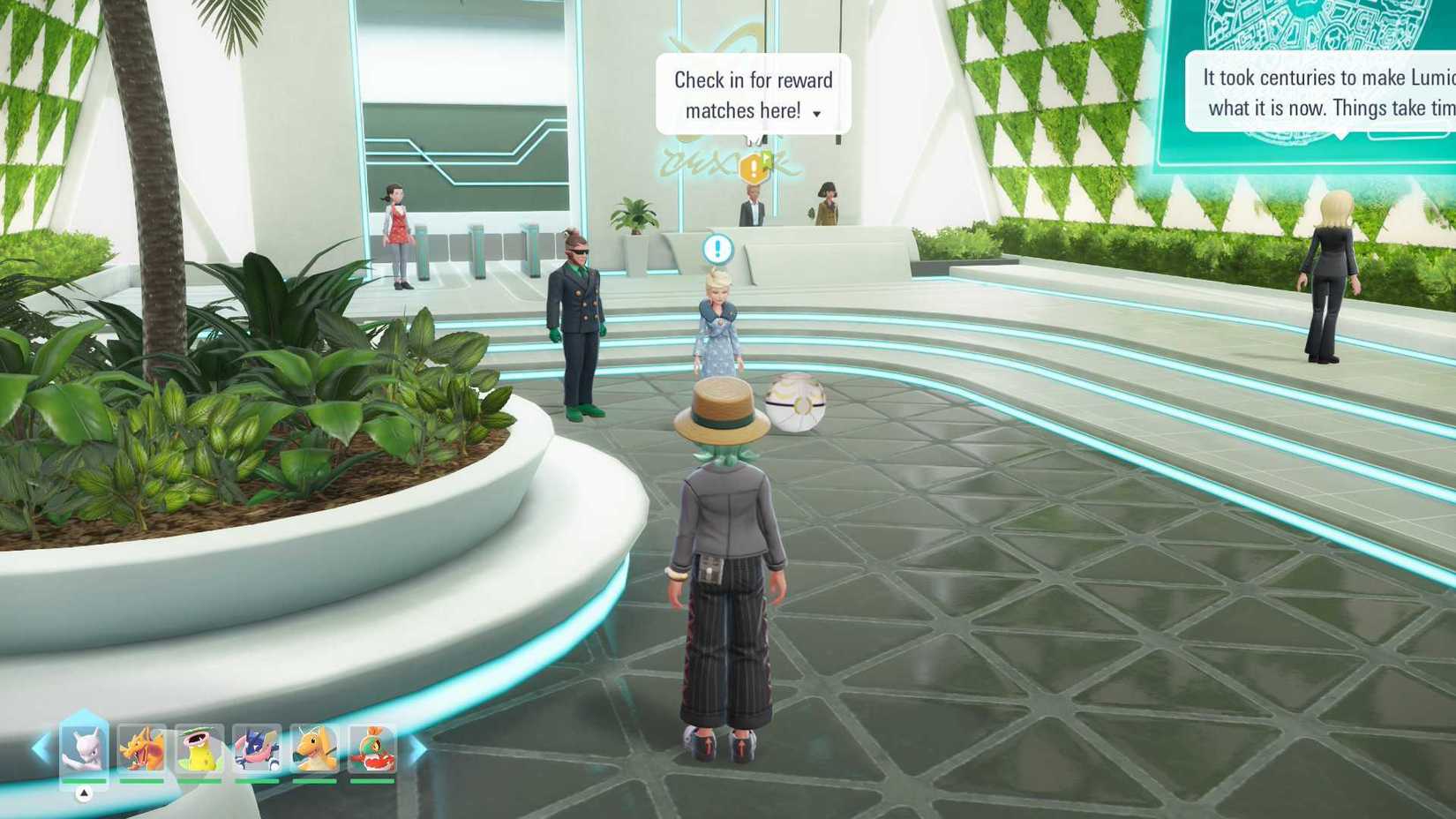This screenshot has width=1456, height=819.
Task: Expand the reward matches speech bubble
Action: click(819, 114)
